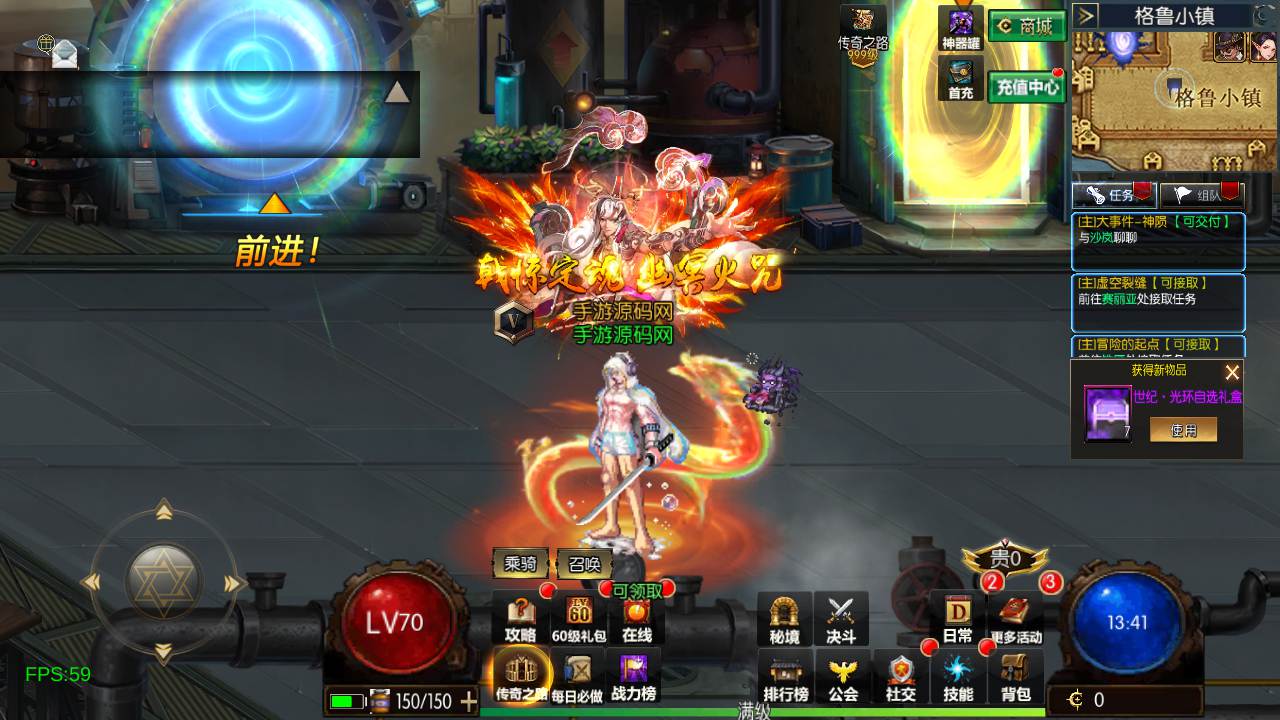Switch to the 组队 team tab
The image size is (1280, 720).
pos(1201,195)
